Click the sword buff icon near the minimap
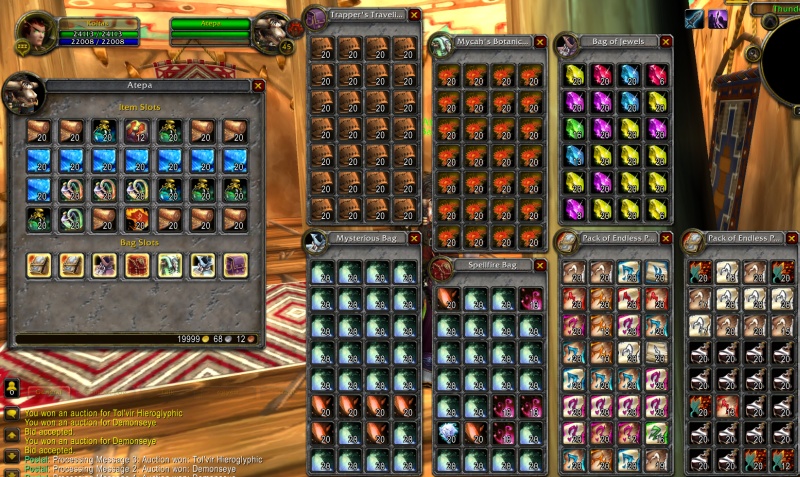The width and height of the screenshot is (800, 477). pos(695,18)
